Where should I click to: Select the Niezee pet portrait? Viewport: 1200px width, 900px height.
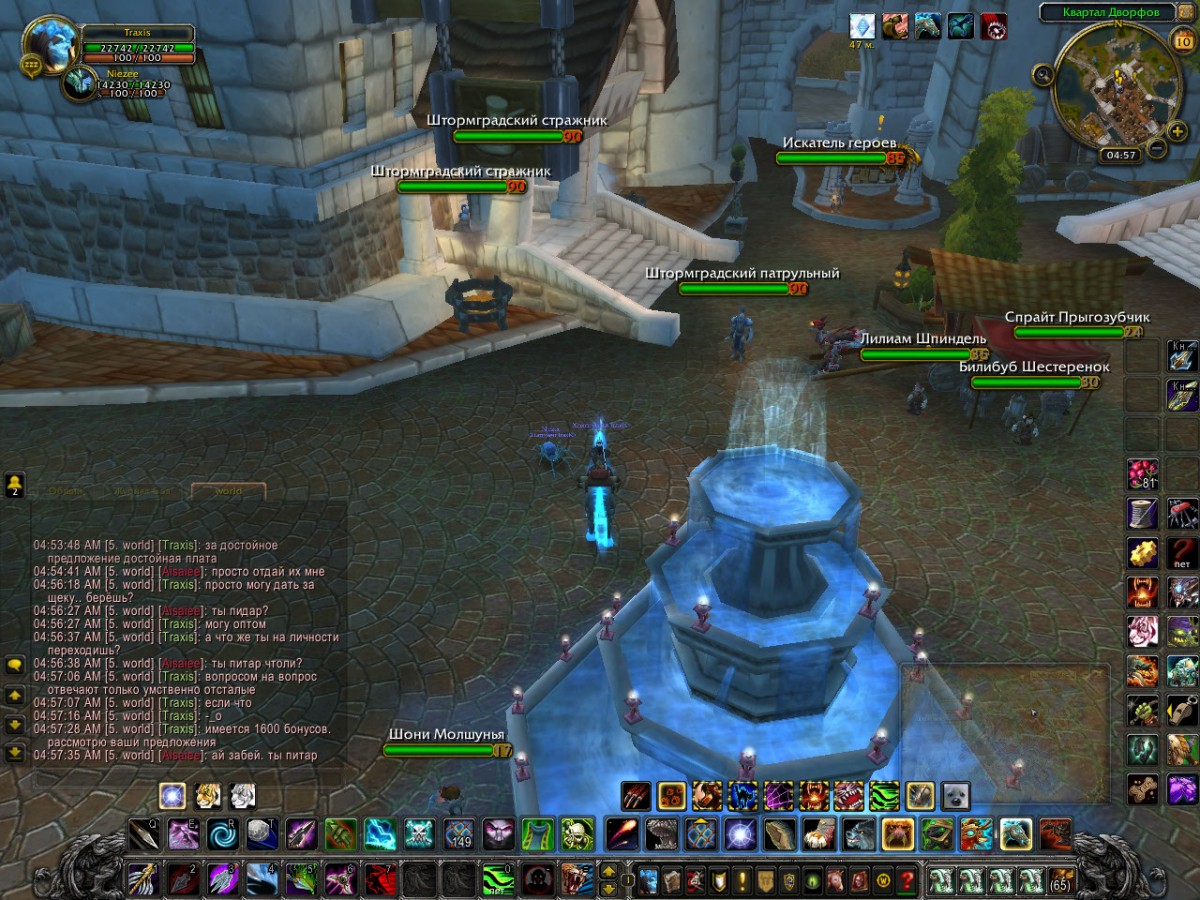click(78, 84)
